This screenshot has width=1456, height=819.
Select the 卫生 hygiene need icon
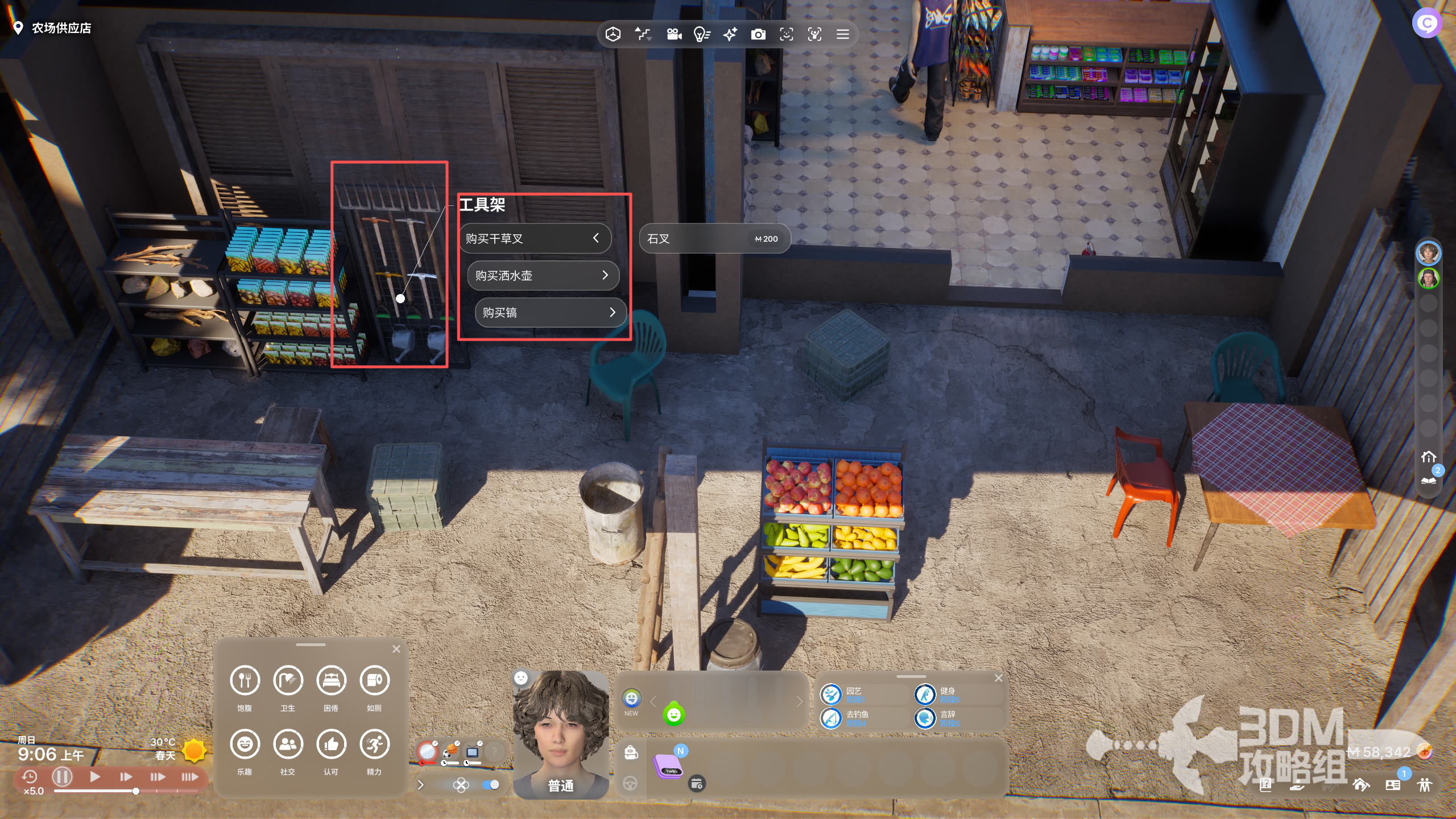pos(288,680)
